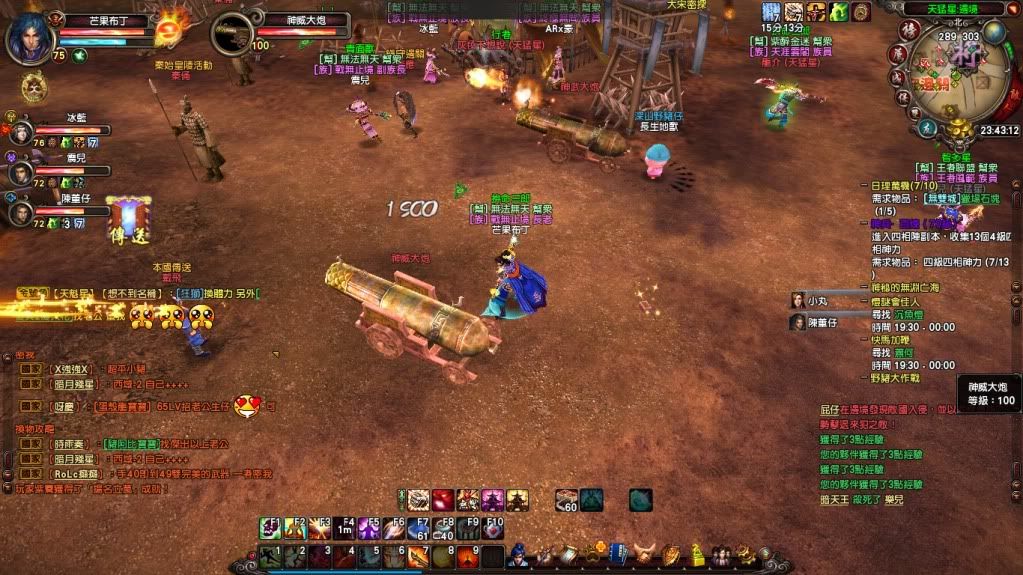This screenshot has height=575, width=1023.
Task: Click the gold ingot pile below the minimap
Action: click(959, 129)
